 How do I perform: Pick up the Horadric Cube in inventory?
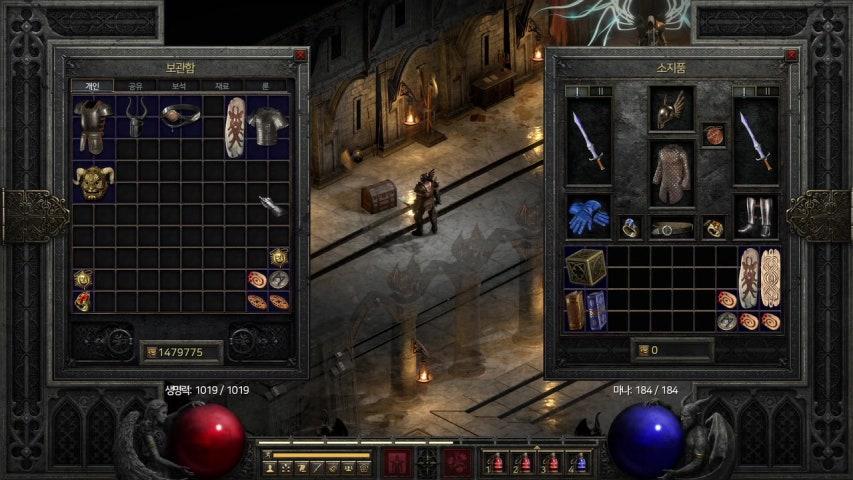point(585,267)
